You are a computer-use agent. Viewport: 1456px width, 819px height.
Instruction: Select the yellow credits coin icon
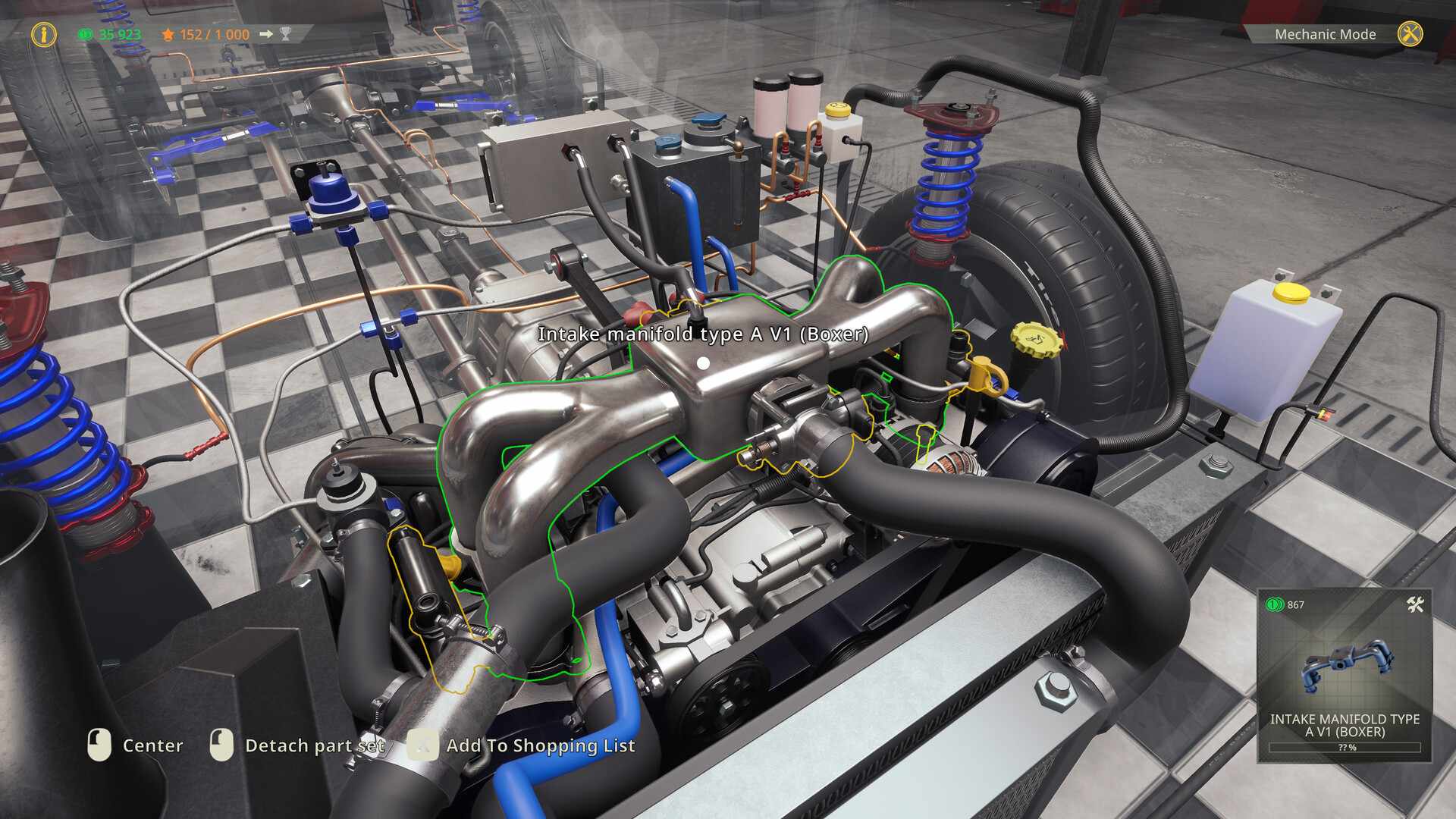coord(83,34)
